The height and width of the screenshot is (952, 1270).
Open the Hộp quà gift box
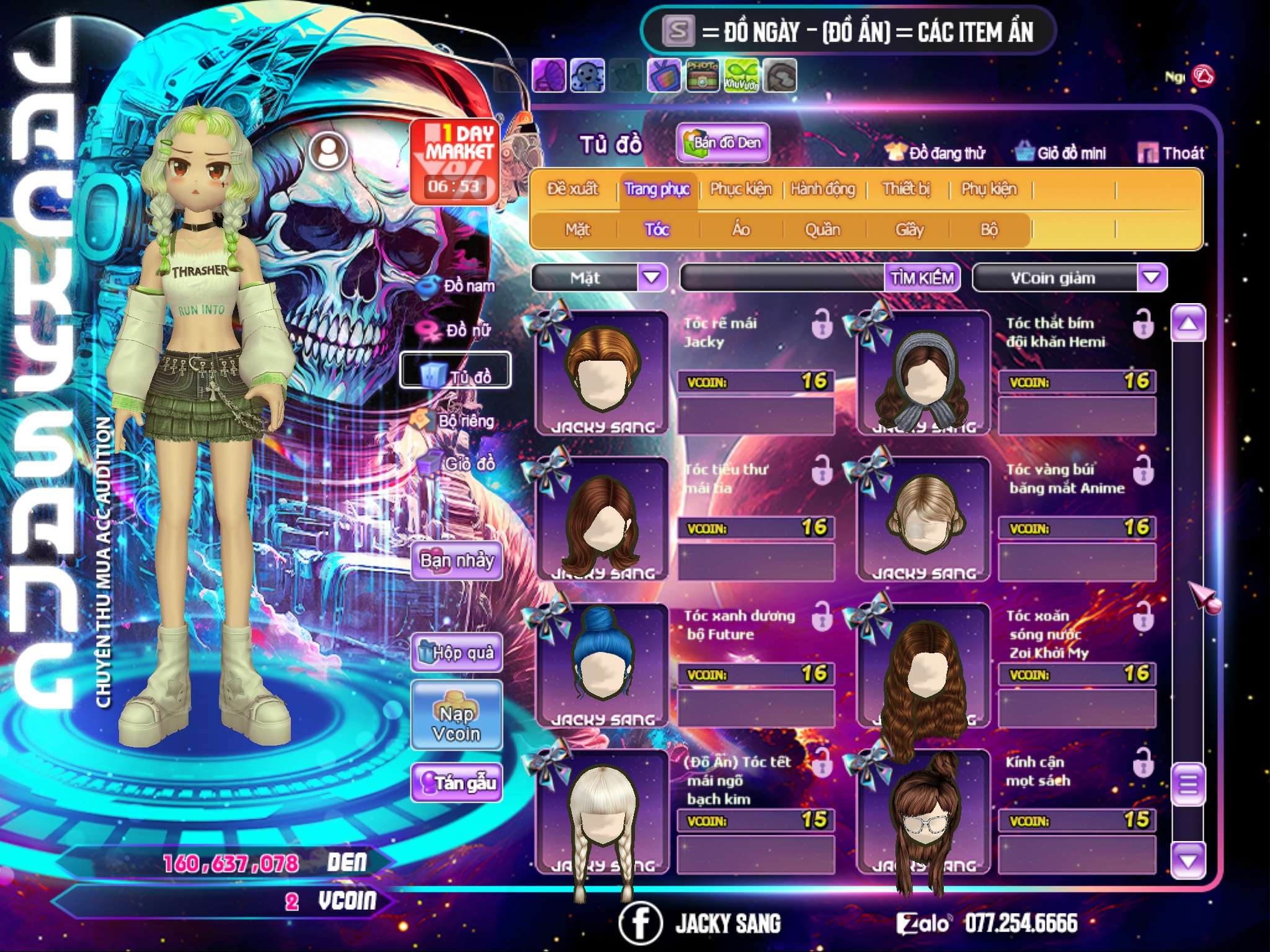(456, 653)
